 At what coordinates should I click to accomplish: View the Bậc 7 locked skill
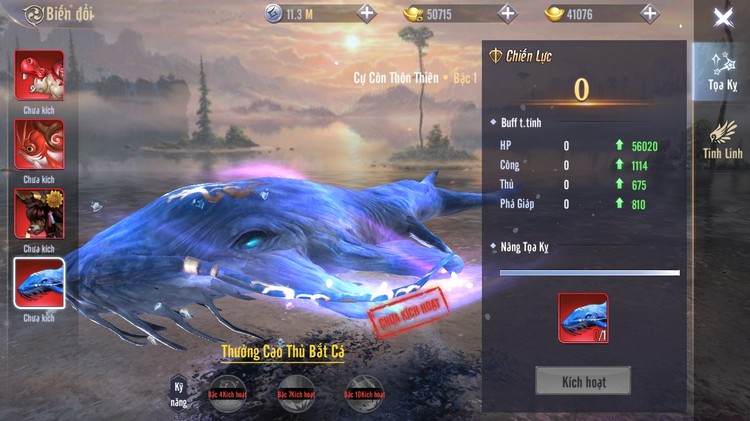tap(295, 394)
